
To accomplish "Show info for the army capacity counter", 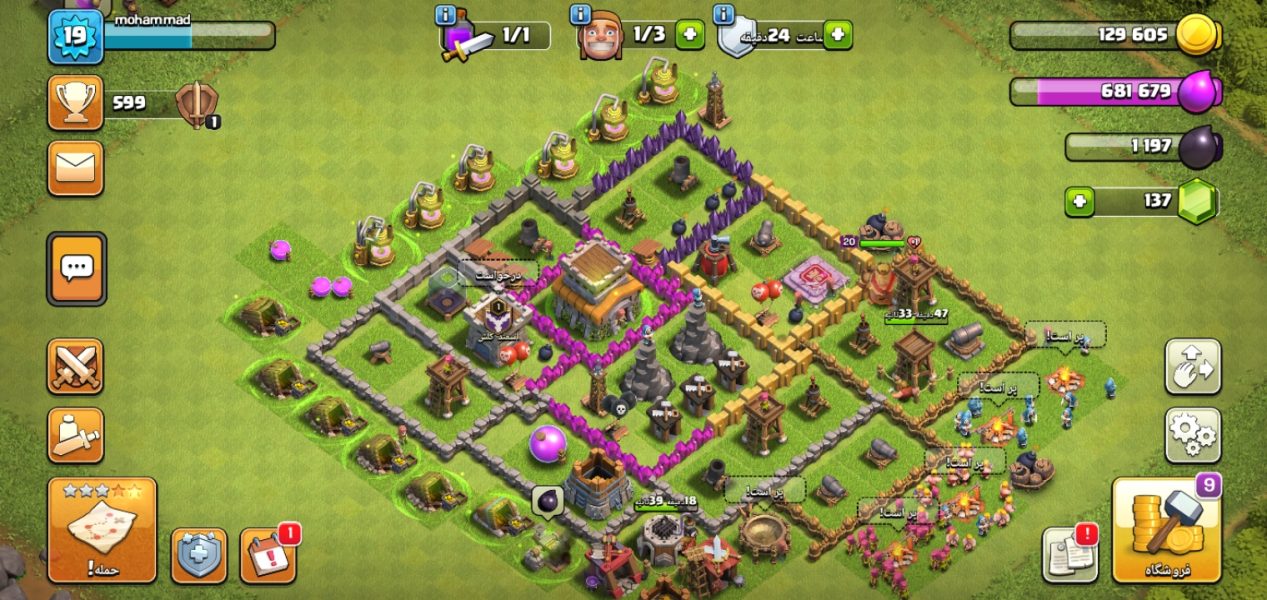I will click(446, 15).
